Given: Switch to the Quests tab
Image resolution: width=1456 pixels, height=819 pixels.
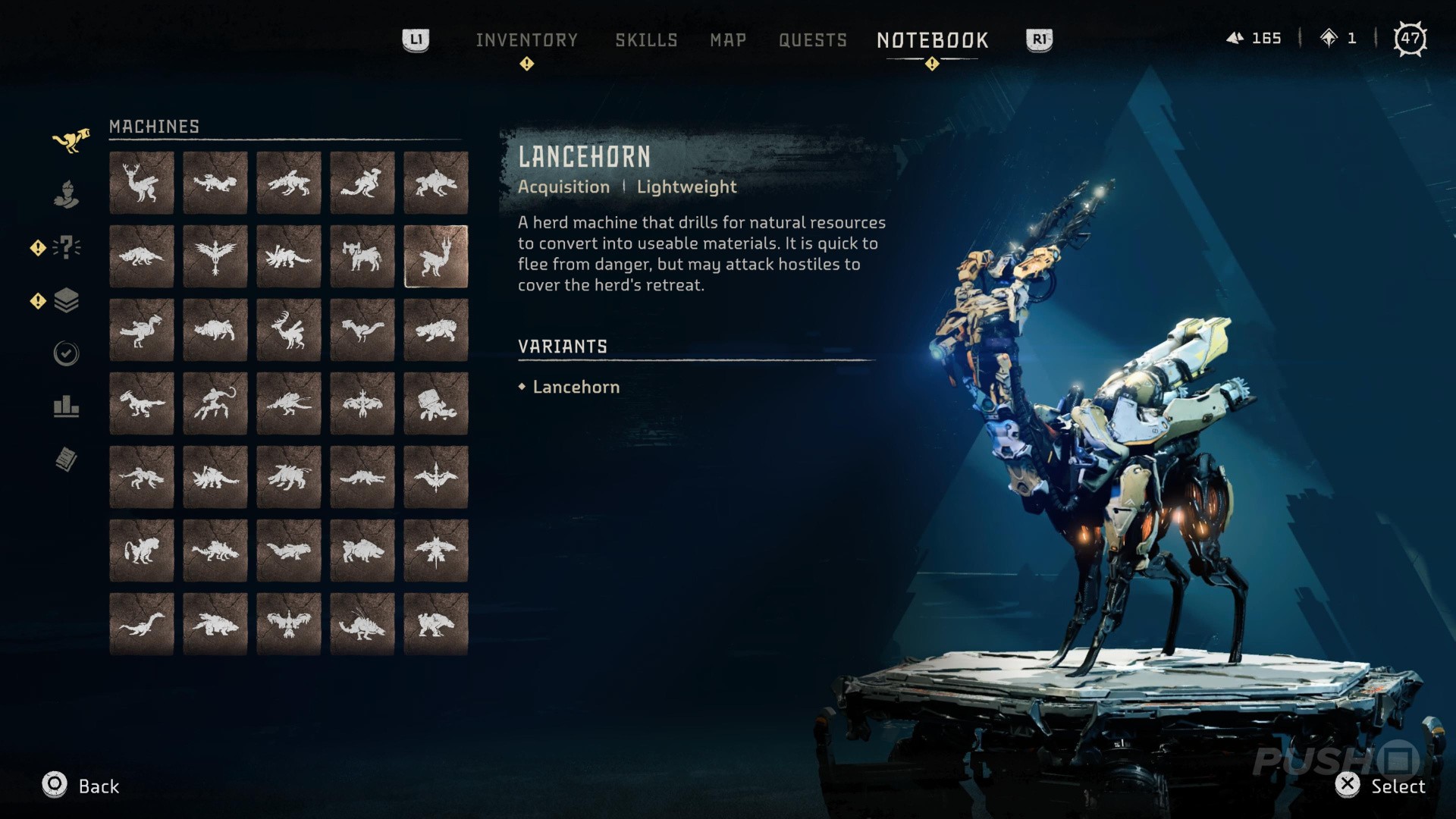Looking at the screenshot, I should pyautogui.click(x=813, y=39).
